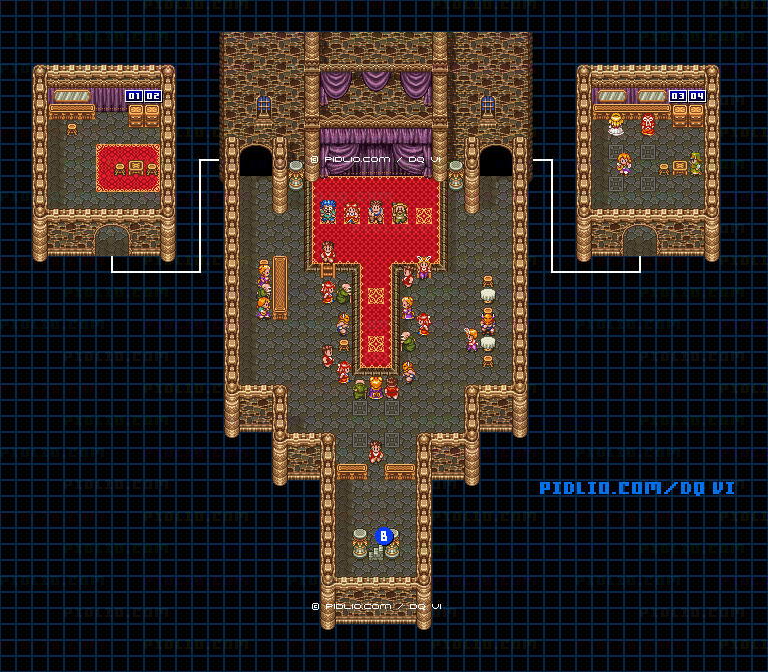Select the blue B exit marker
The width and height of the screenshot is (768, 672).
383,536
